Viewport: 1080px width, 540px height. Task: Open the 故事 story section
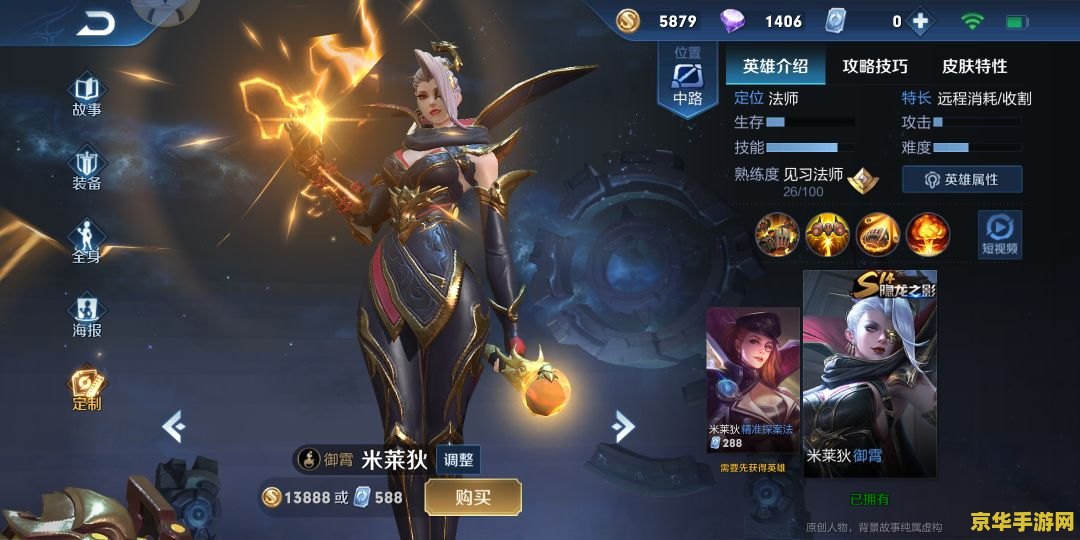pyautogui.click(x=87, y=94)
